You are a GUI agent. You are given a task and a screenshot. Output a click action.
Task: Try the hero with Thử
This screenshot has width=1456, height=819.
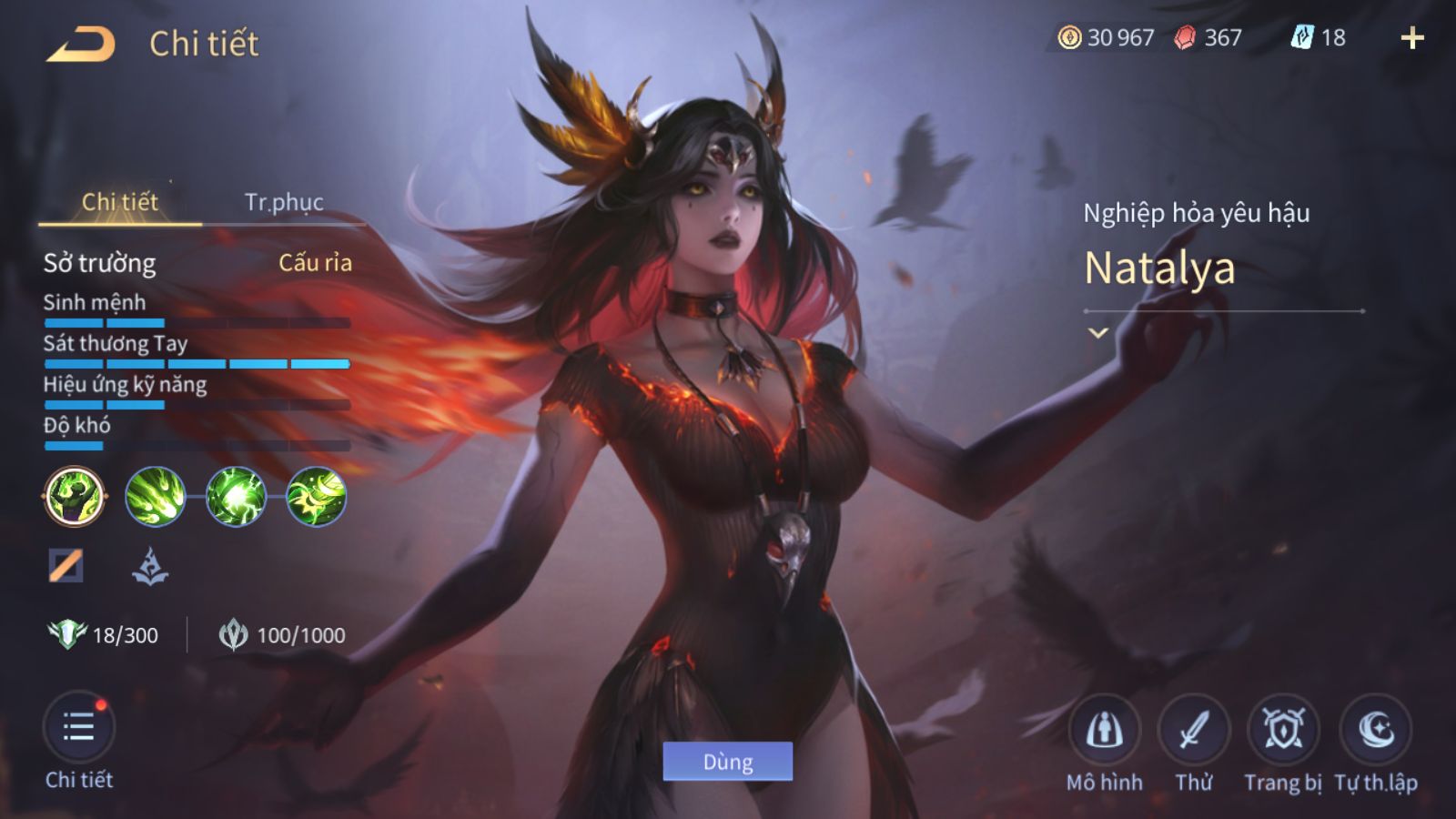point(1193,730)
